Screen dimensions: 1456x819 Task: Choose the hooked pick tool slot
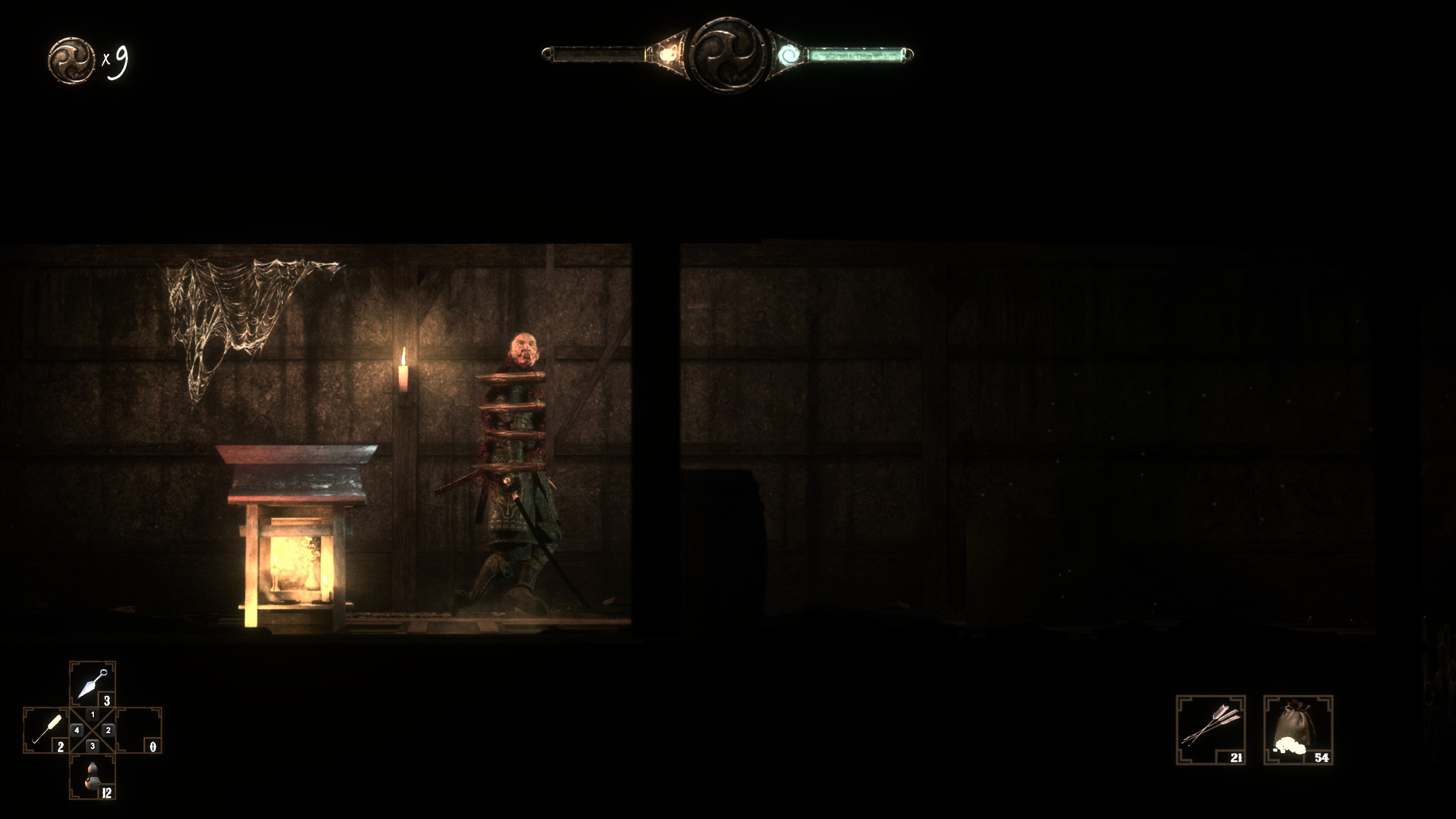(x=47, y=730)
